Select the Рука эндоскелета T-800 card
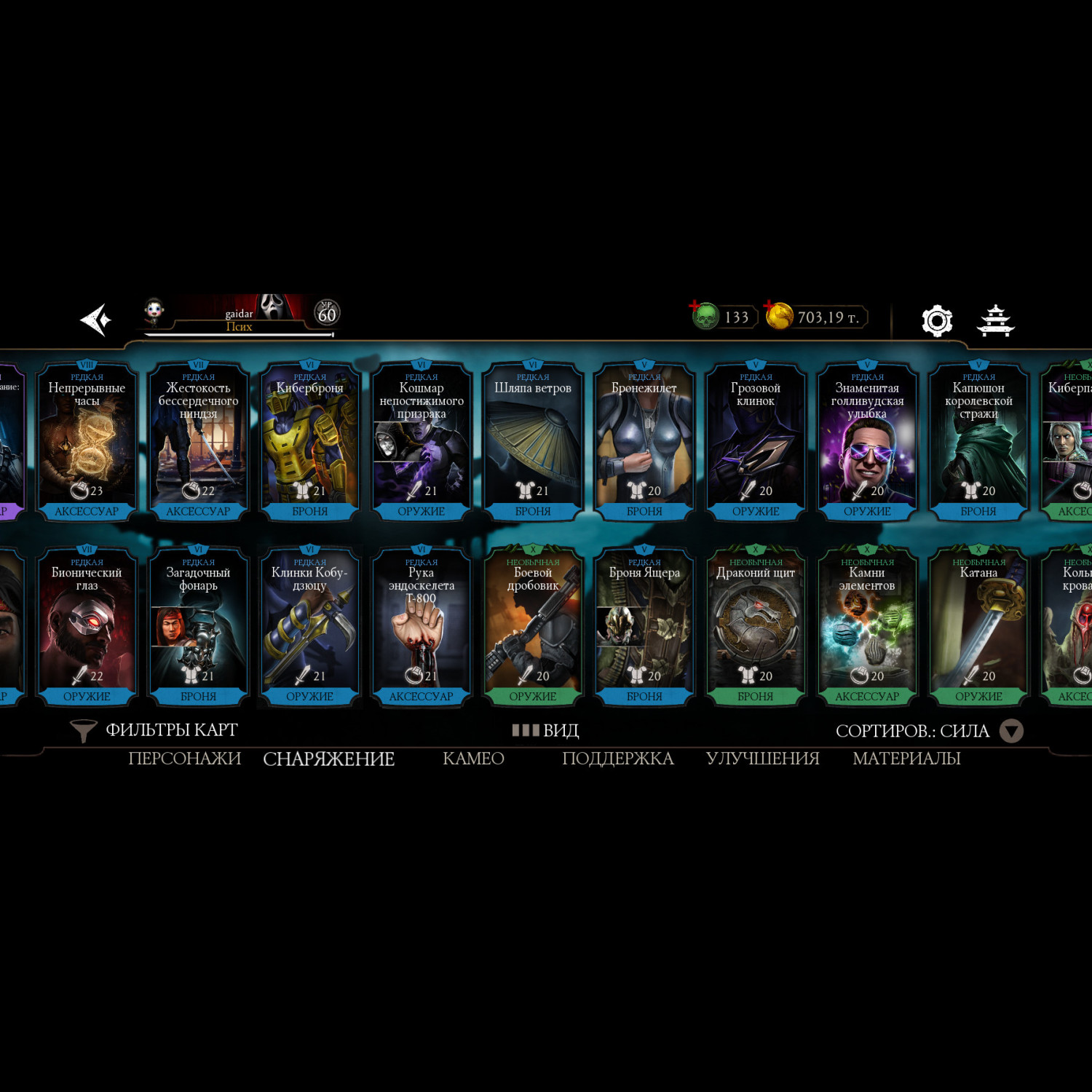 [421, 626]
